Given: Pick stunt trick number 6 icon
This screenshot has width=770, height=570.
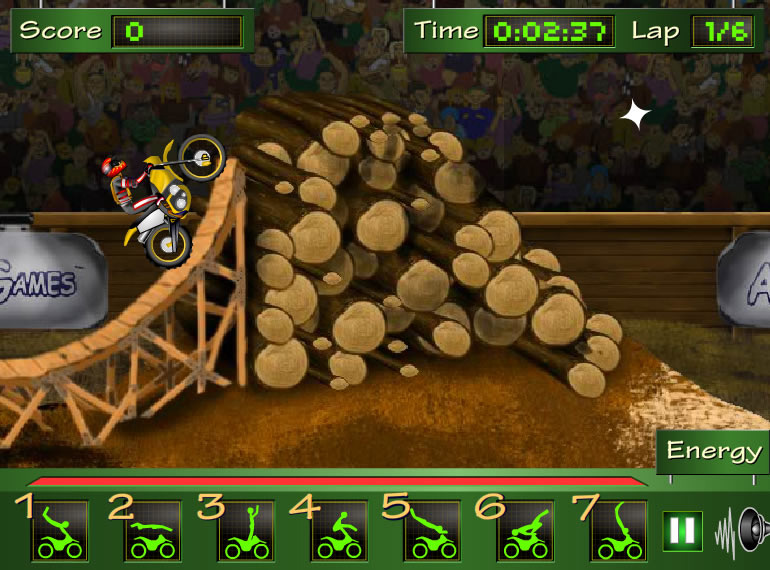Looking at the screenshot, I should (x=525, y=530).
